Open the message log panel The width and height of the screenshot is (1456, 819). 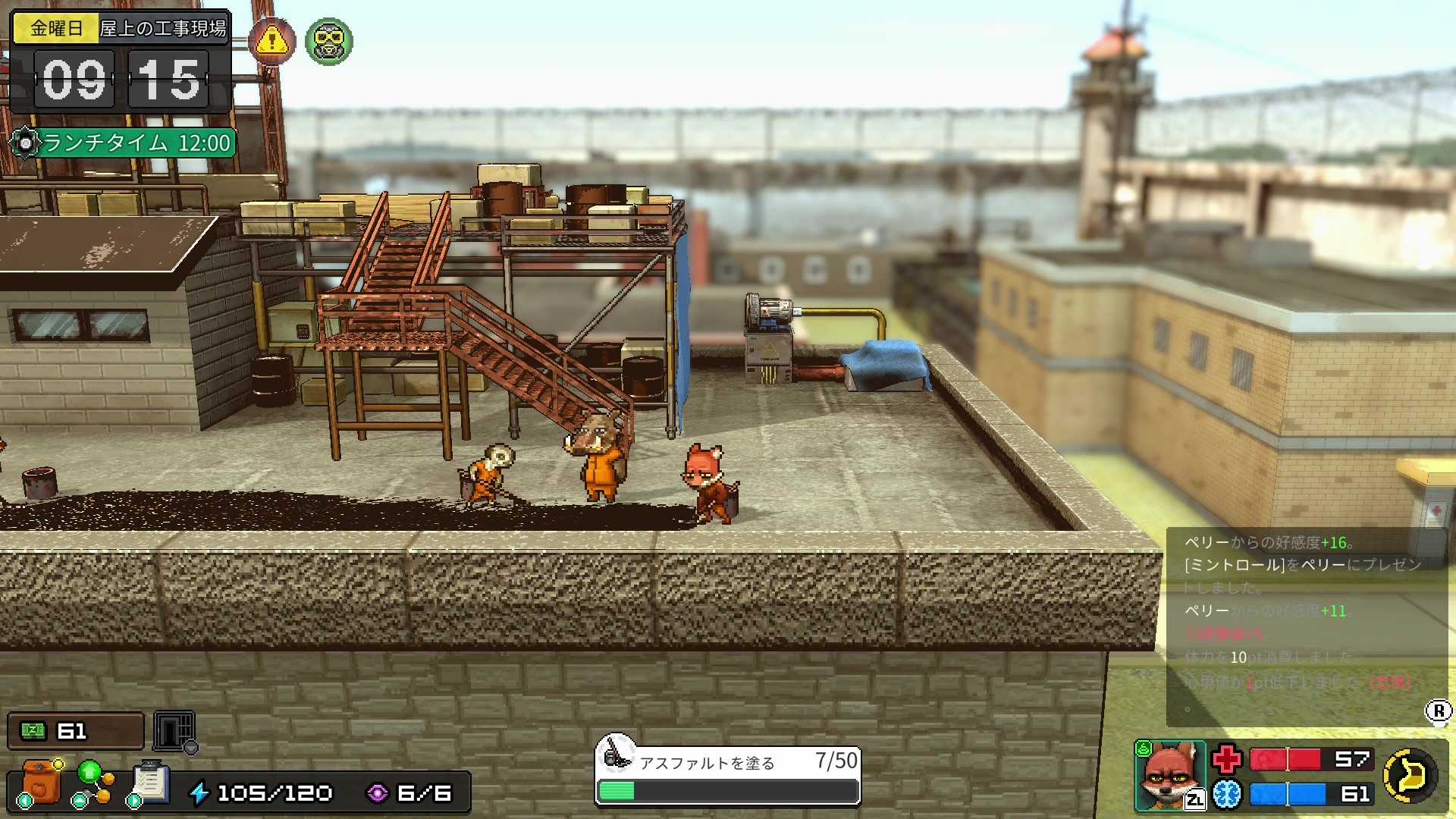tap(1304, 626)
